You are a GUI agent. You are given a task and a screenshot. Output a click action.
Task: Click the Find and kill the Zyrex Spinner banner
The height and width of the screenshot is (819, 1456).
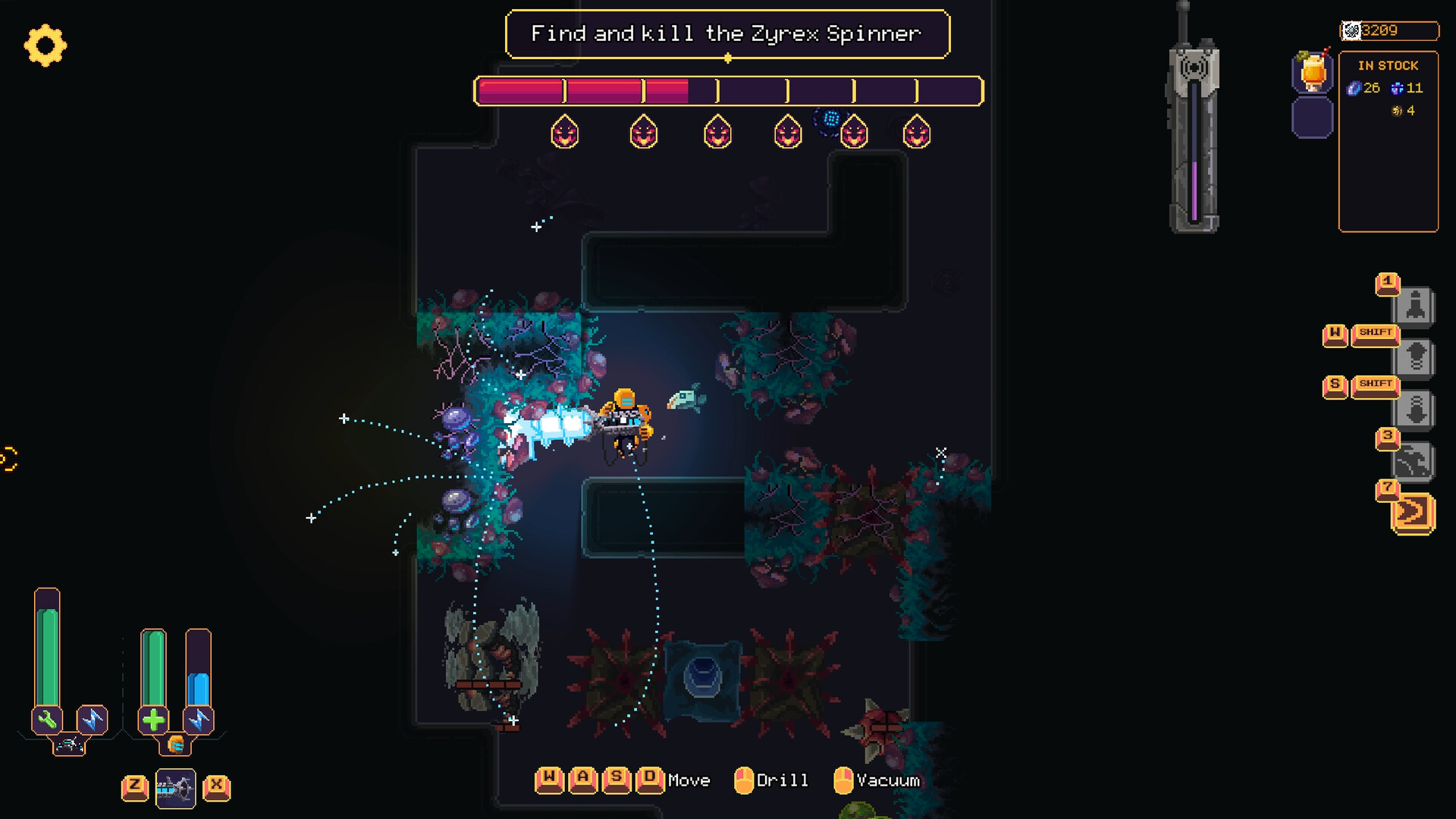pos(727,33)
